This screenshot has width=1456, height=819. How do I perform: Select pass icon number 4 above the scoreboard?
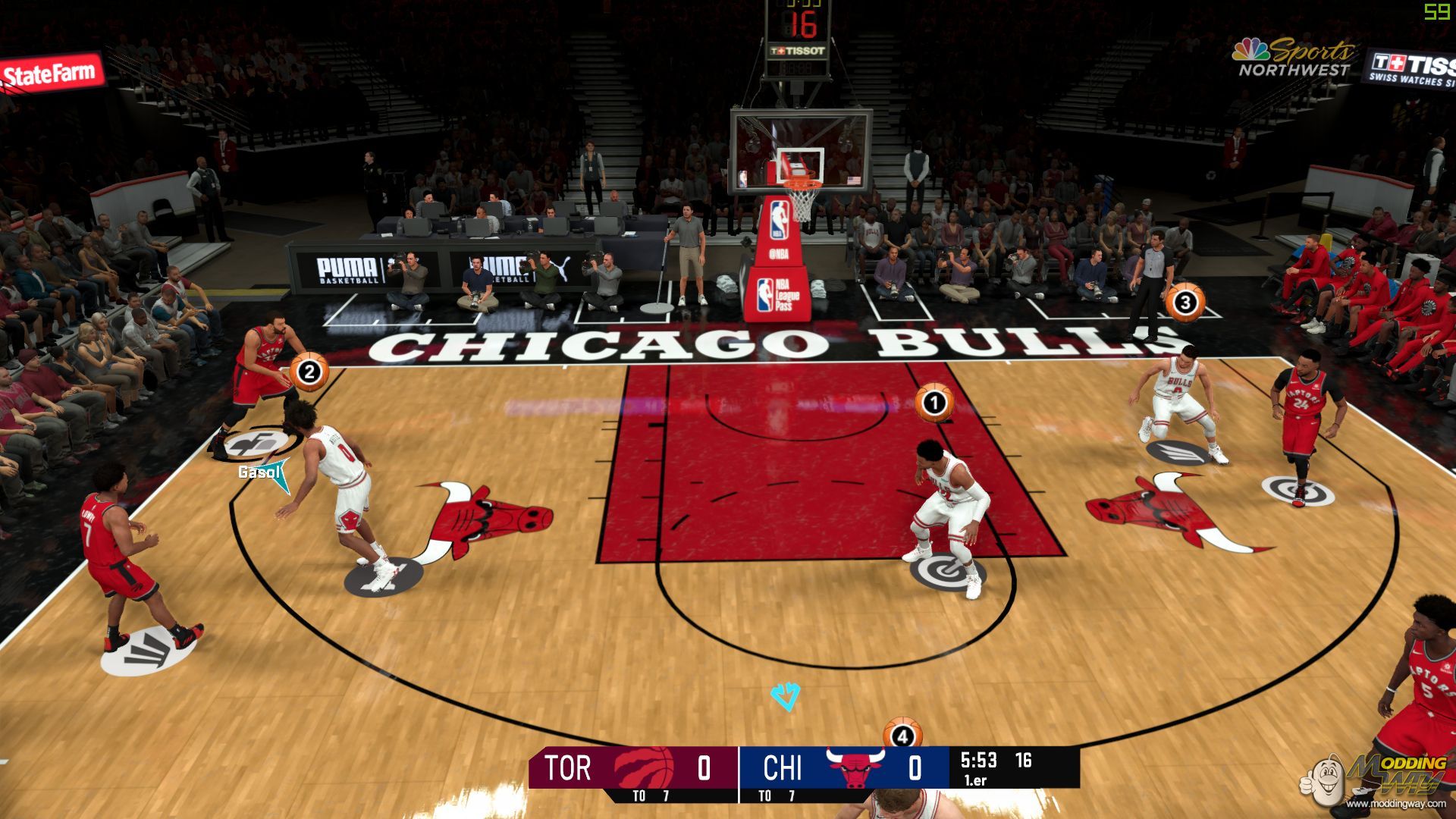pyautogui.click(x=902, y=734)
